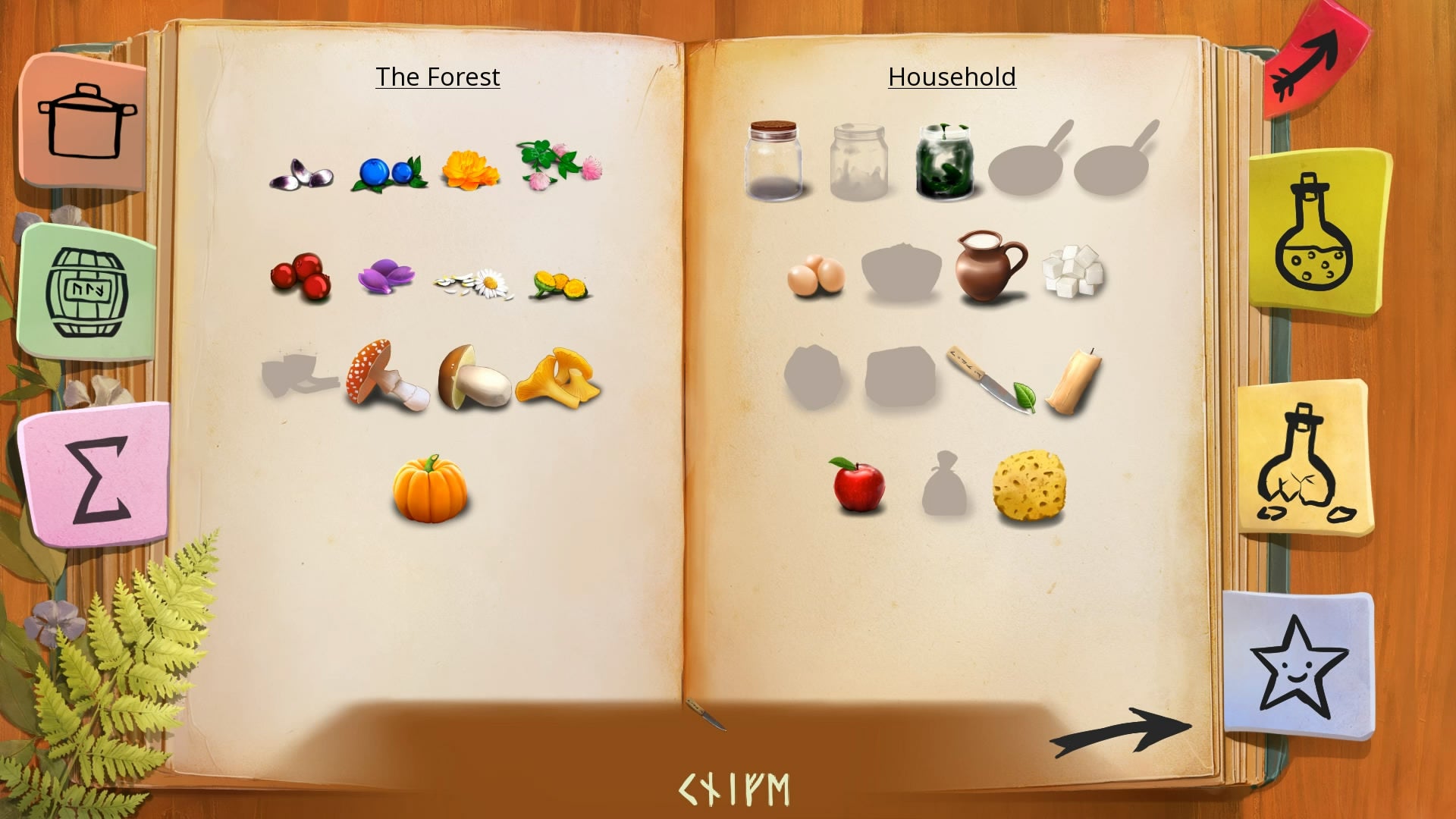Pick the red cranberries
This screenshot has height=819, width=1456.
tap(302, 276)
